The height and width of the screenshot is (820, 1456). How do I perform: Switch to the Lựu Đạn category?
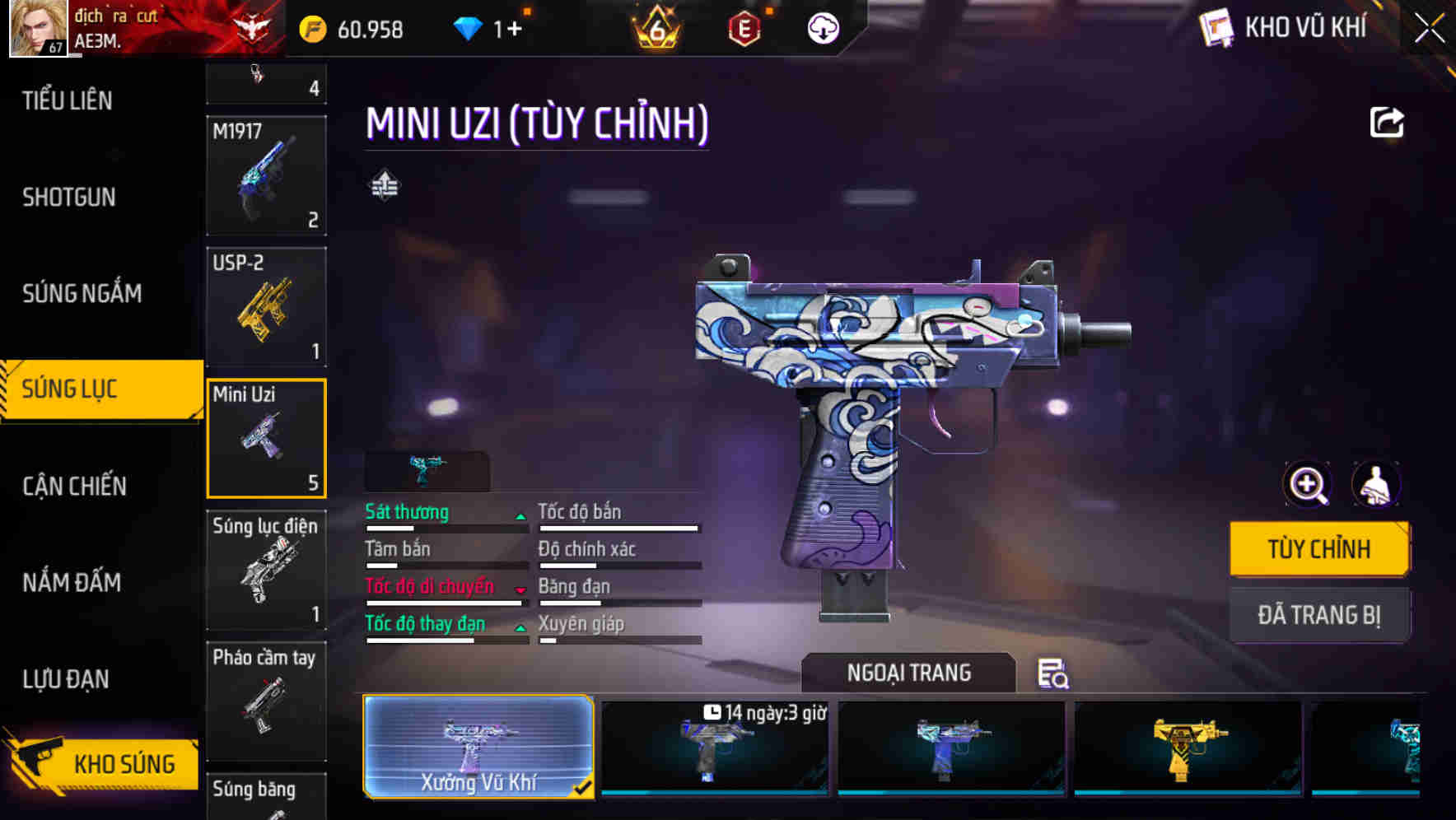66,679
